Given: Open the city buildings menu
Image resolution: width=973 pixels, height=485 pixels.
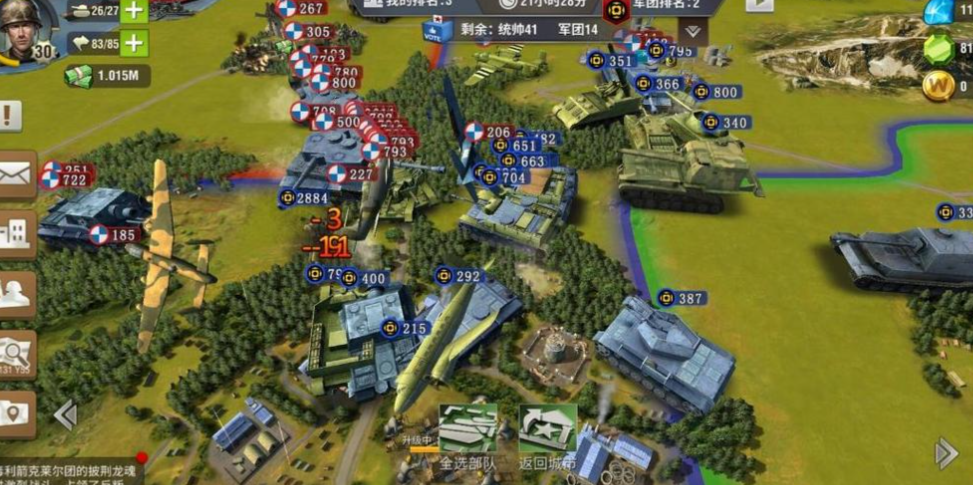Looking at the screenshot, I should point(16,234).
